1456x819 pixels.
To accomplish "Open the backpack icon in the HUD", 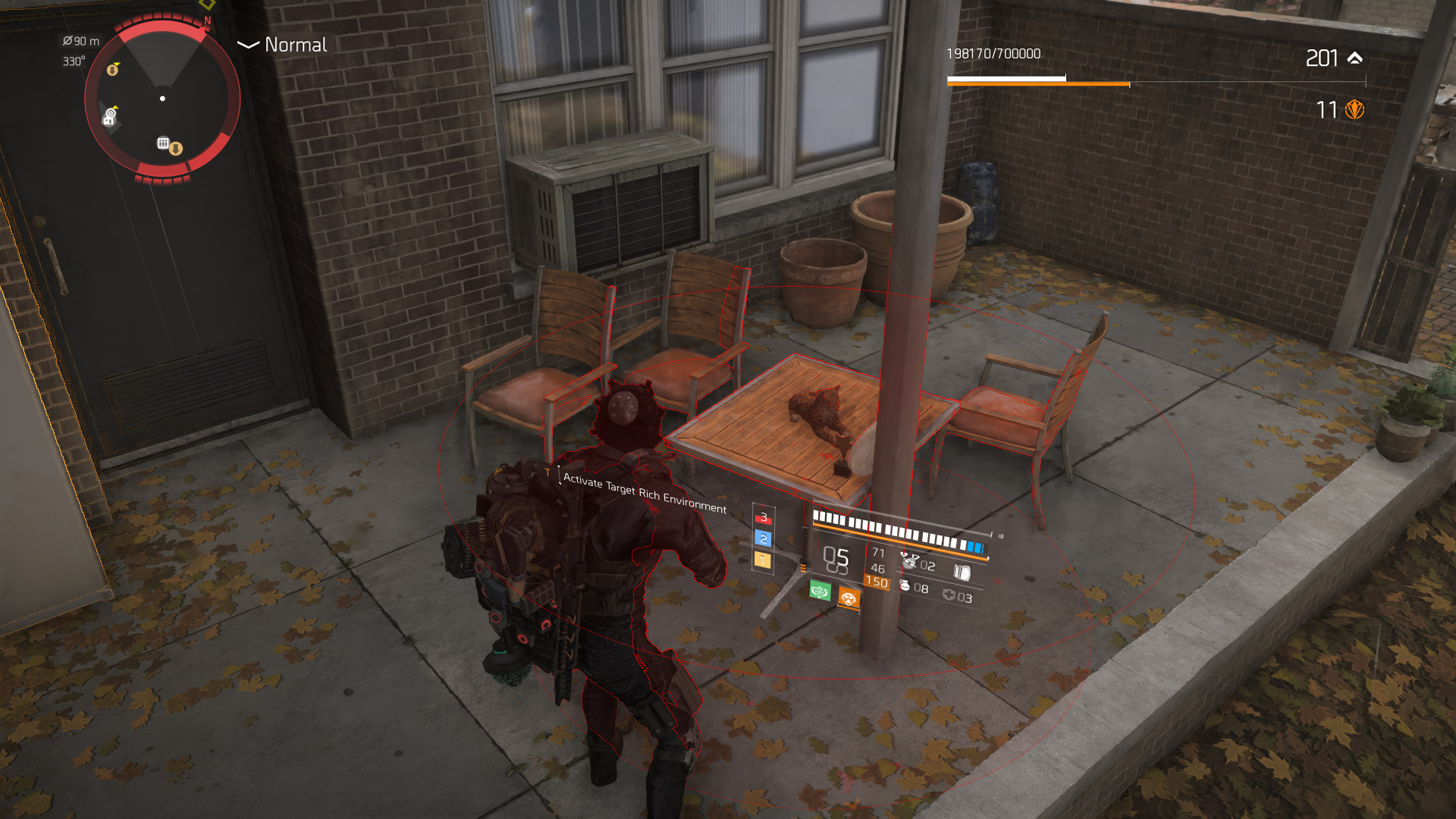I will coord(962,572).
